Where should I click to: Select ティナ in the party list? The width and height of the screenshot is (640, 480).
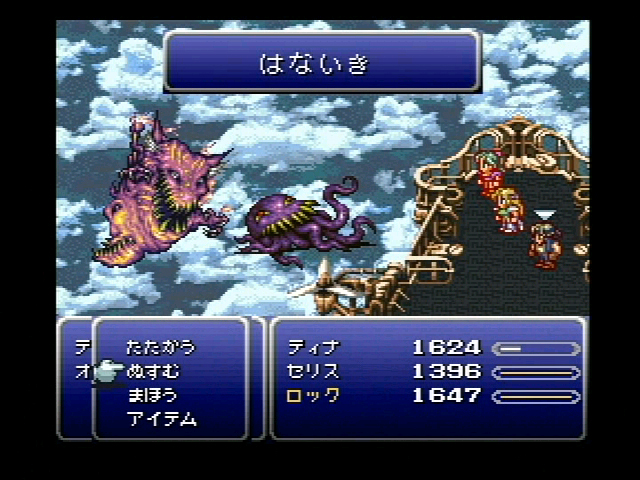point(313,348)
